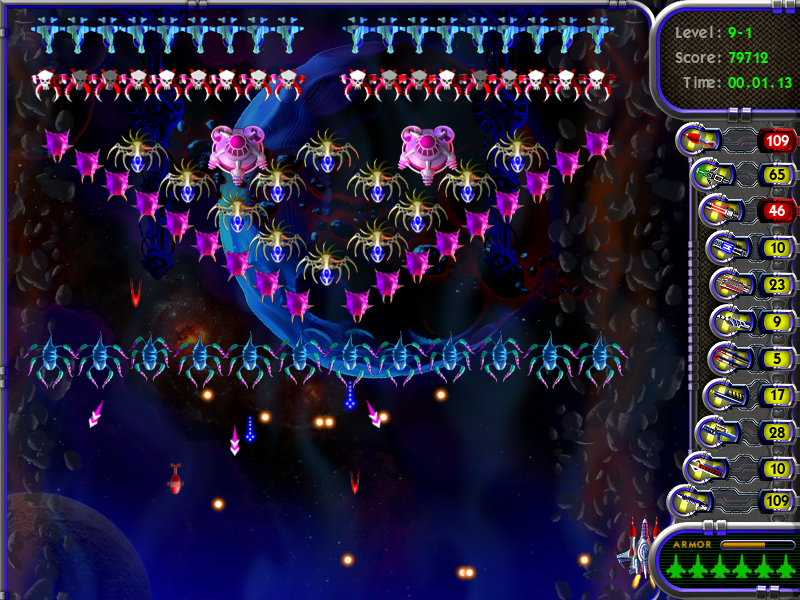Select the weapon slot showing 23 ammo
This screenshot has height=600, width=800.
[x=729, y=284]
